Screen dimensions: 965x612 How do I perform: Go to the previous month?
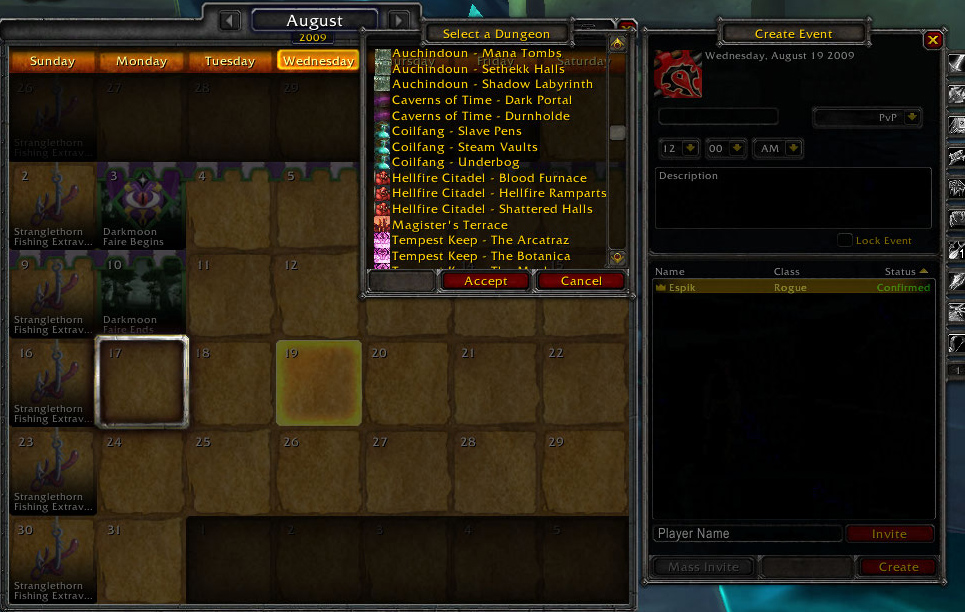[x=230, y=20]
